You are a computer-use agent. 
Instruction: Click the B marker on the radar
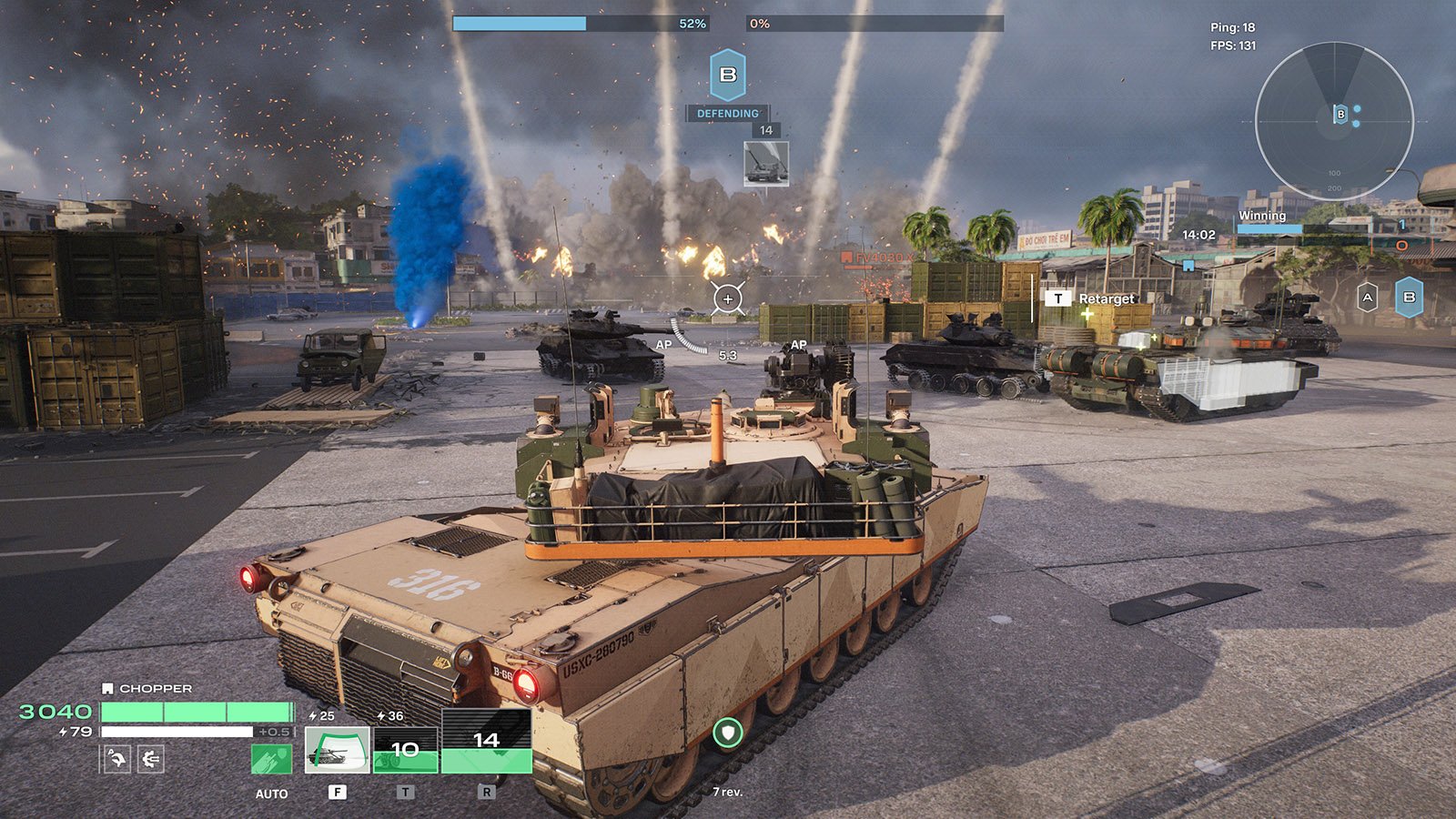(1340, 114)
